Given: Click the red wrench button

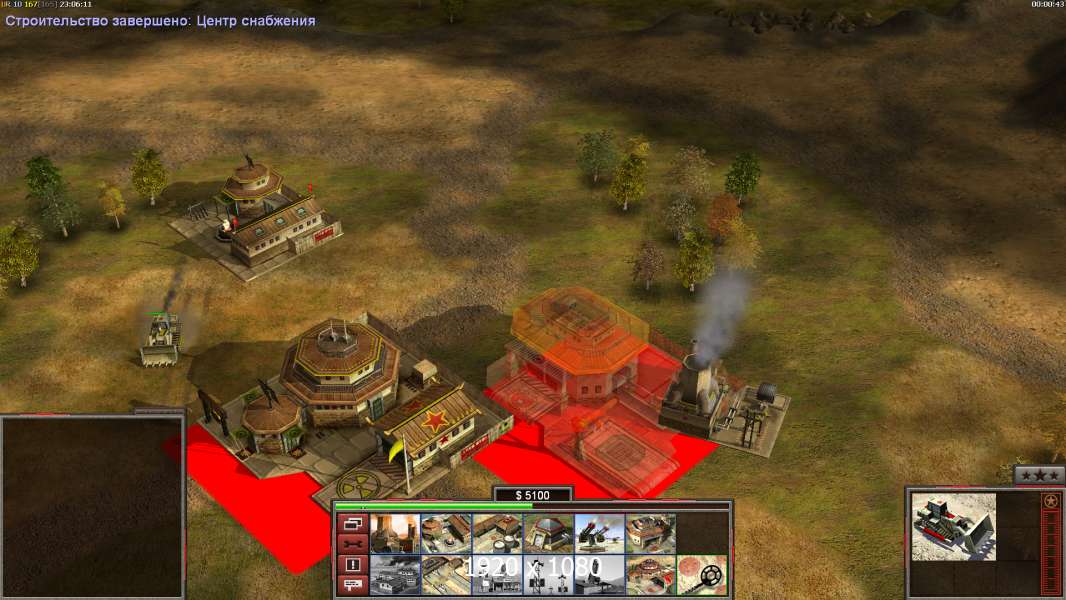Looking at the screenshot, I should [x=351, y=544].
